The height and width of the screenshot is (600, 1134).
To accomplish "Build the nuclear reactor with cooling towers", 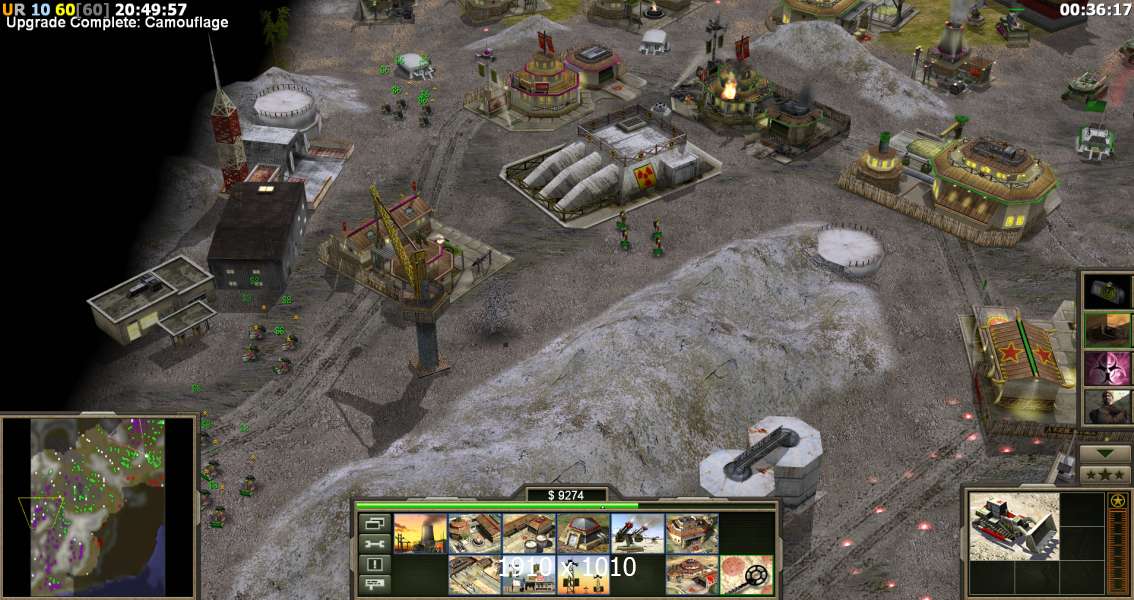I will 419,533.
